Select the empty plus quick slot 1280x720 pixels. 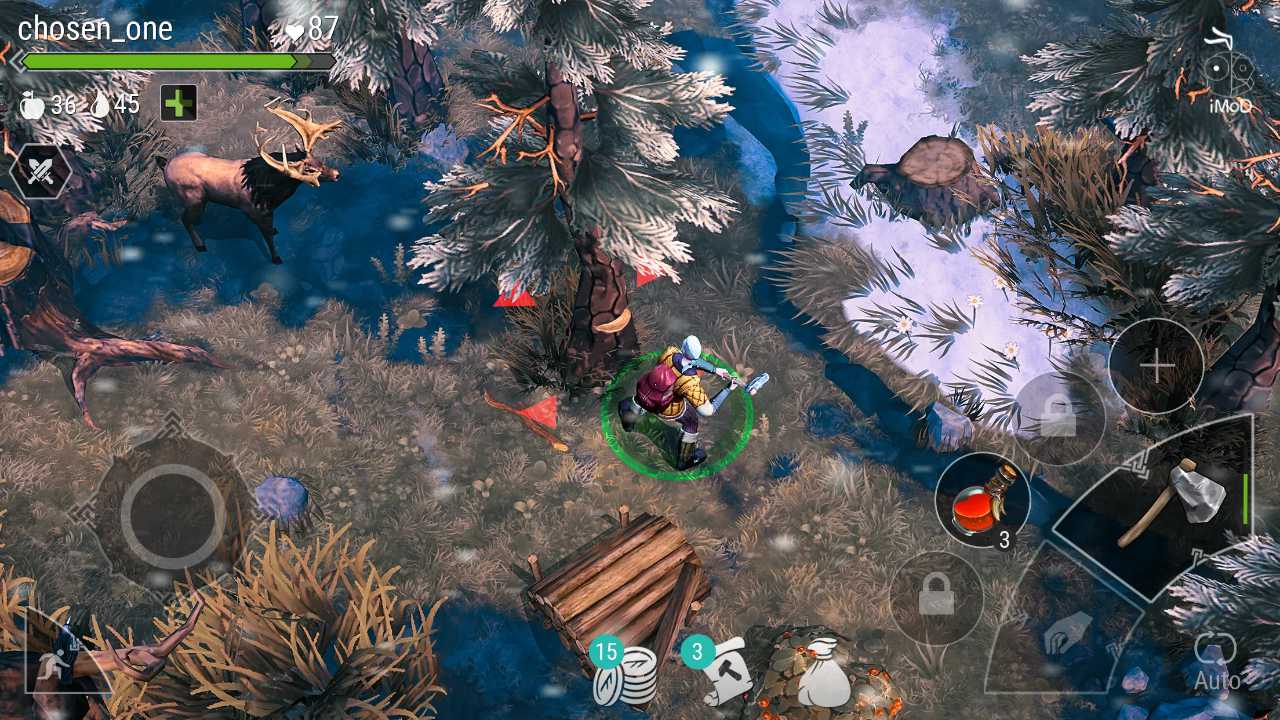tap(1156, 367)
